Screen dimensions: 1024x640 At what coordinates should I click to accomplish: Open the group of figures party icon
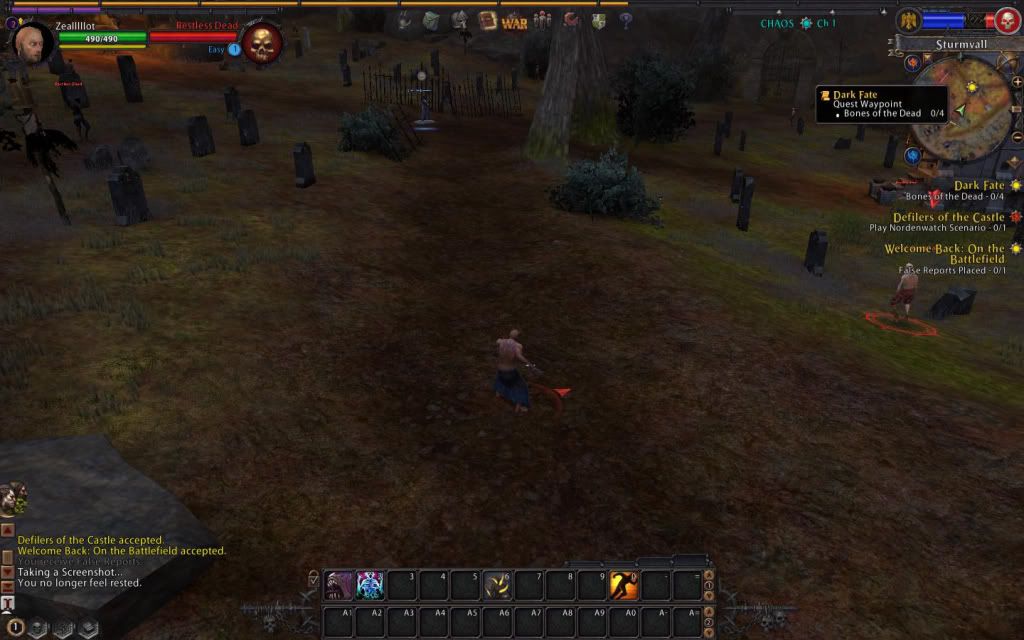[x=542, y=21]
